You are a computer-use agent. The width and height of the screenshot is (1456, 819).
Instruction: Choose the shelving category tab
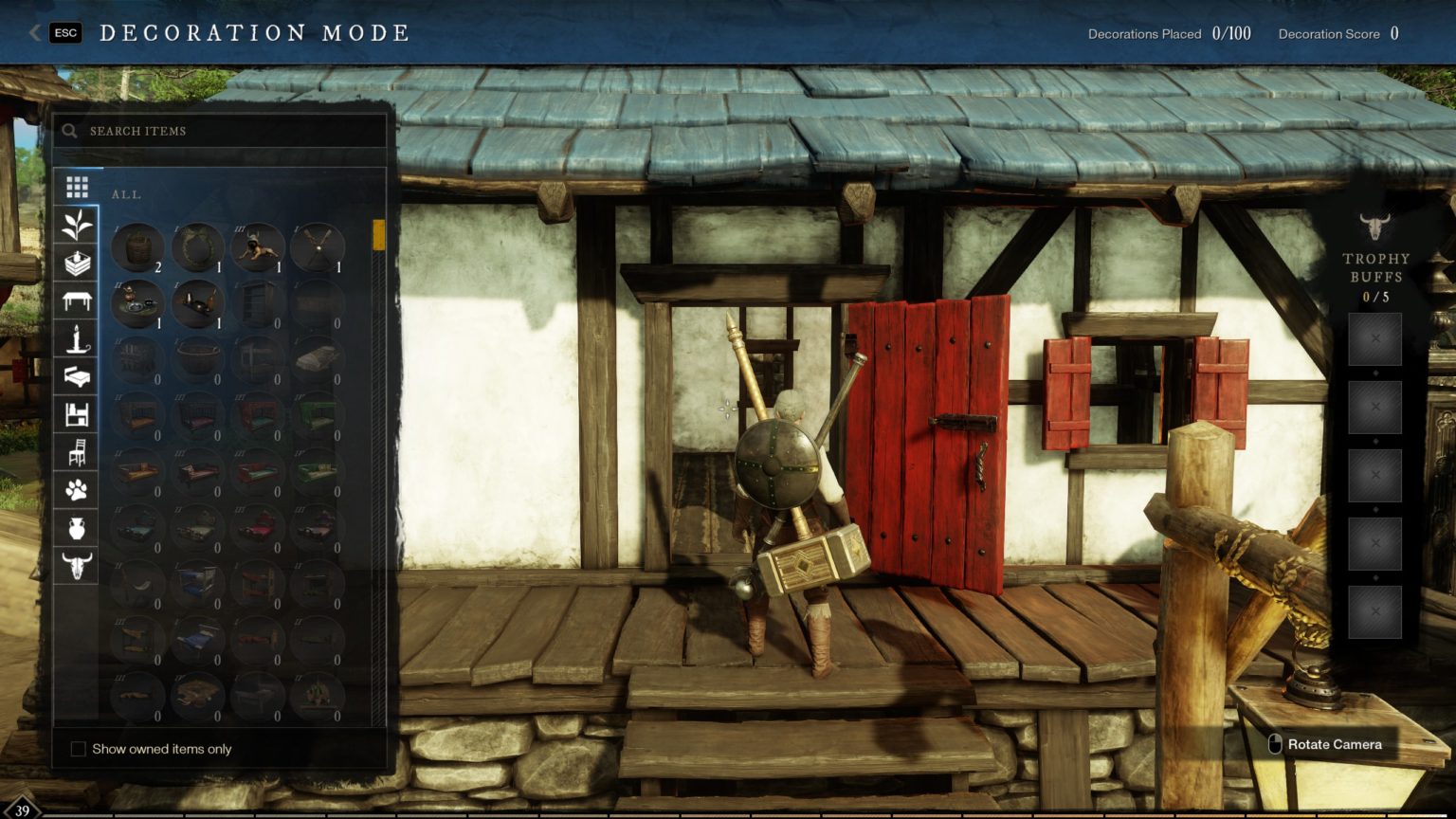[77, 414]
